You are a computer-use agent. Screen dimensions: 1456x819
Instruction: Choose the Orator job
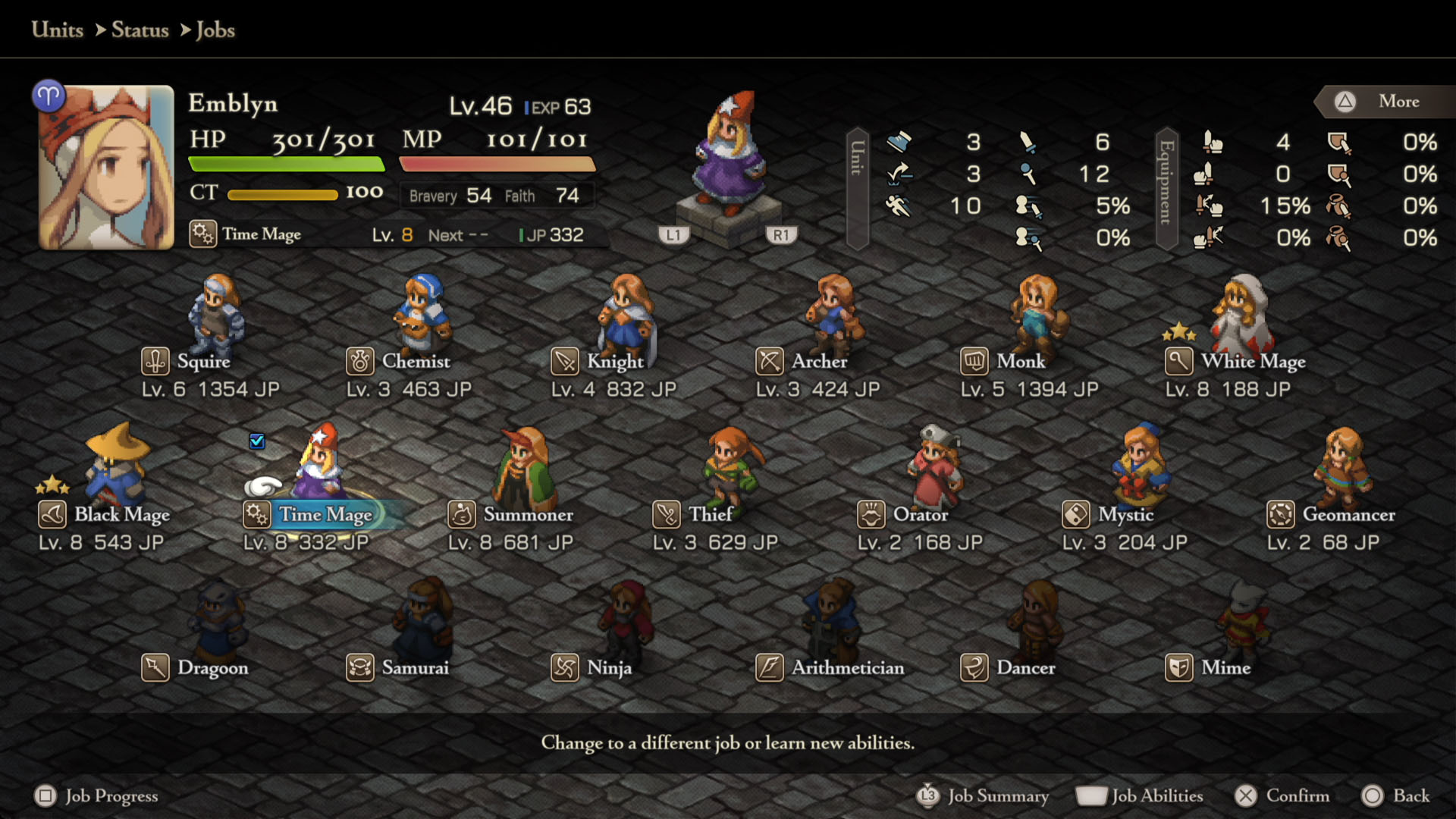pos(920,515)
